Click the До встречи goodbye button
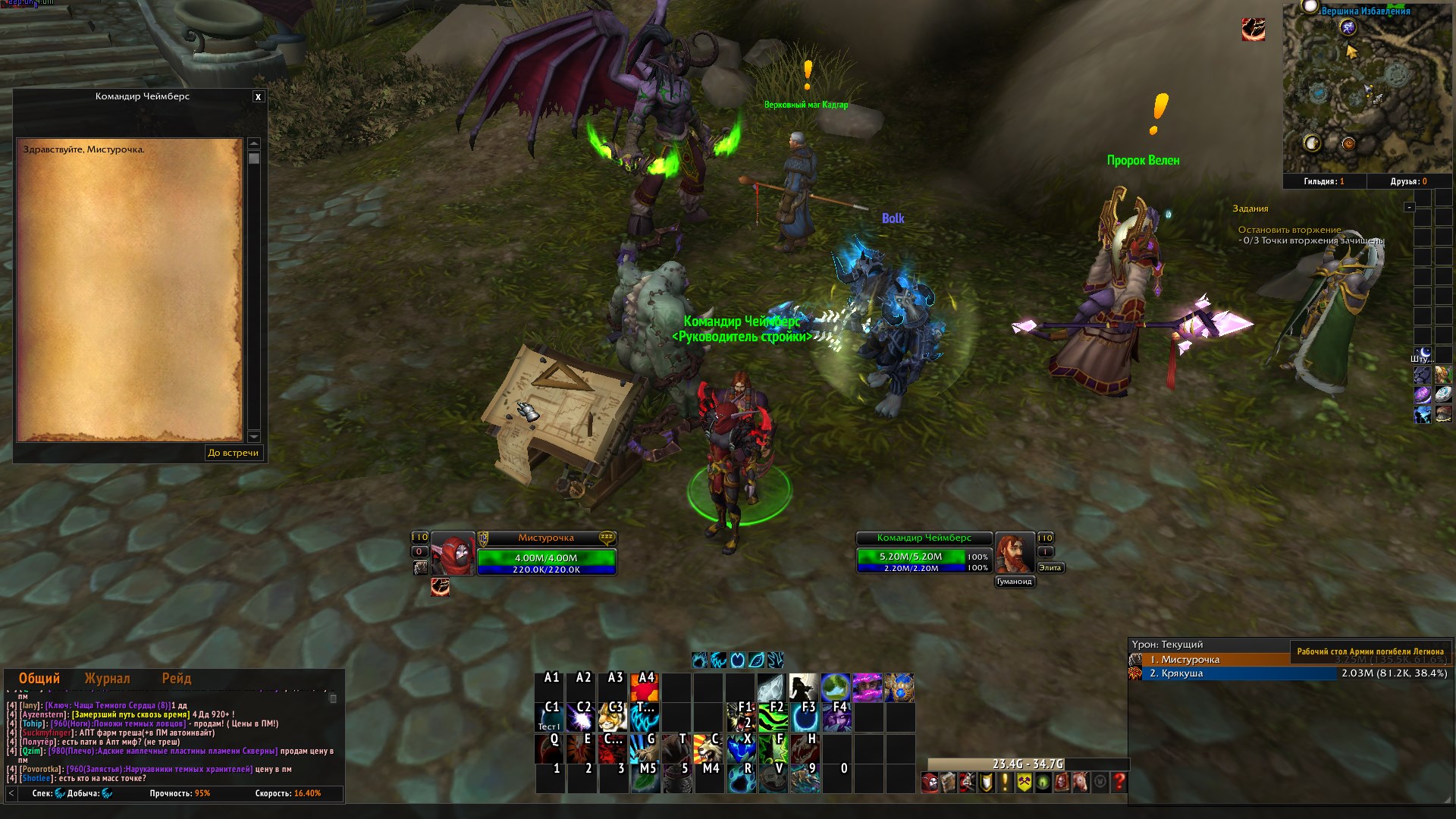This screenshot has height=819, width=1456. pyautogui.click(x=234, y=453)
